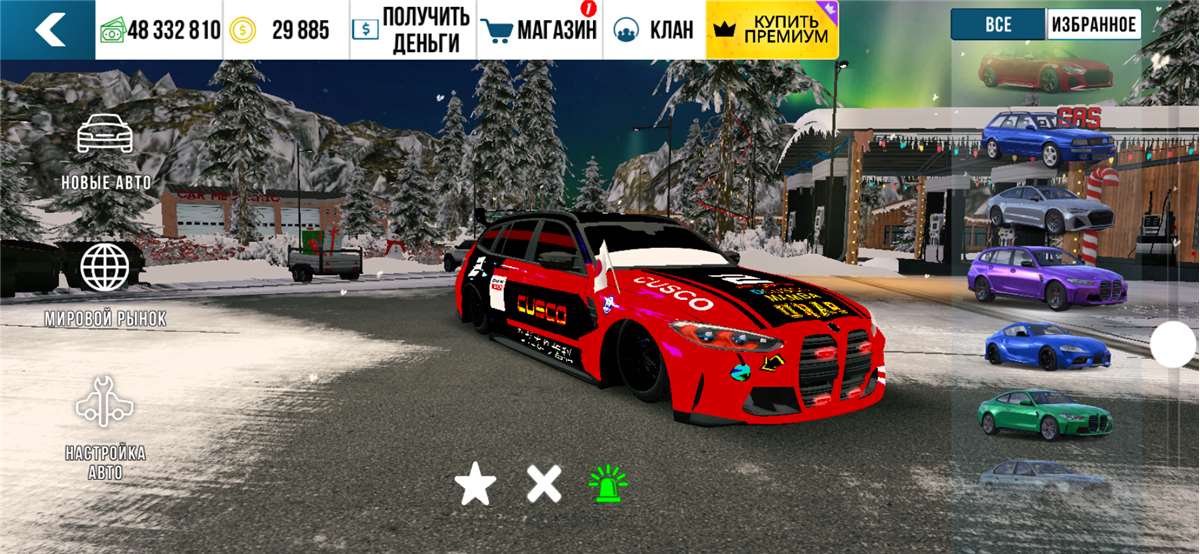This screenshot has height=554, width=1200.
Task: Open the Настройка авто section
Action: (106, 427)
